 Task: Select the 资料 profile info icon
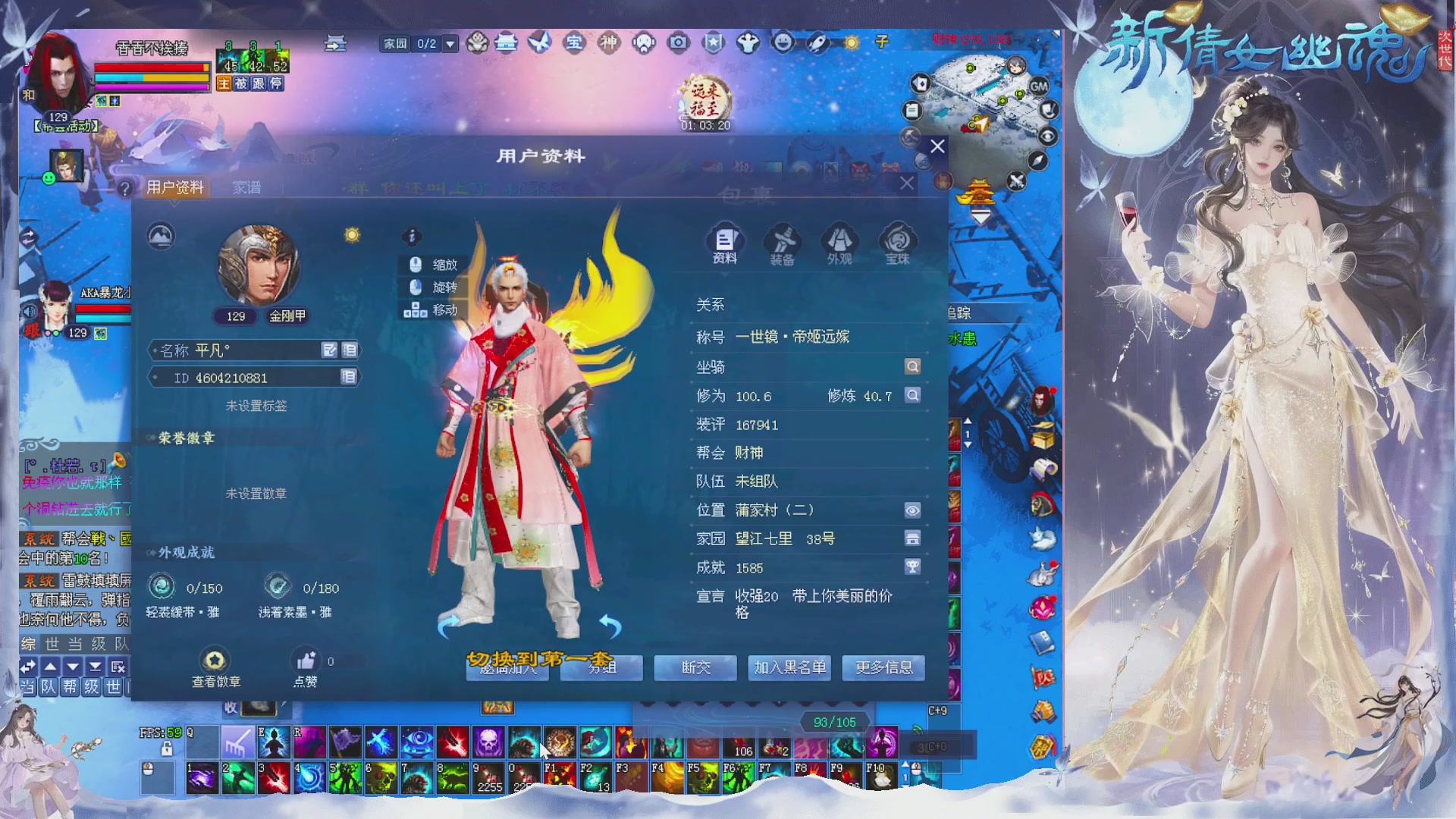(726, 241)
